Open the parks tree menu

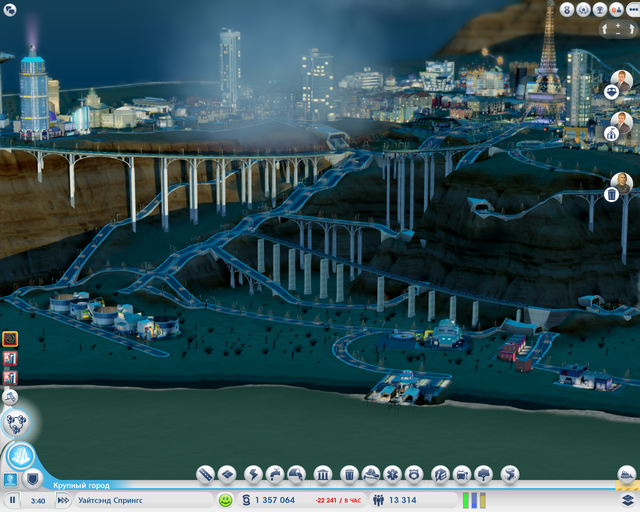click(484, 473)
